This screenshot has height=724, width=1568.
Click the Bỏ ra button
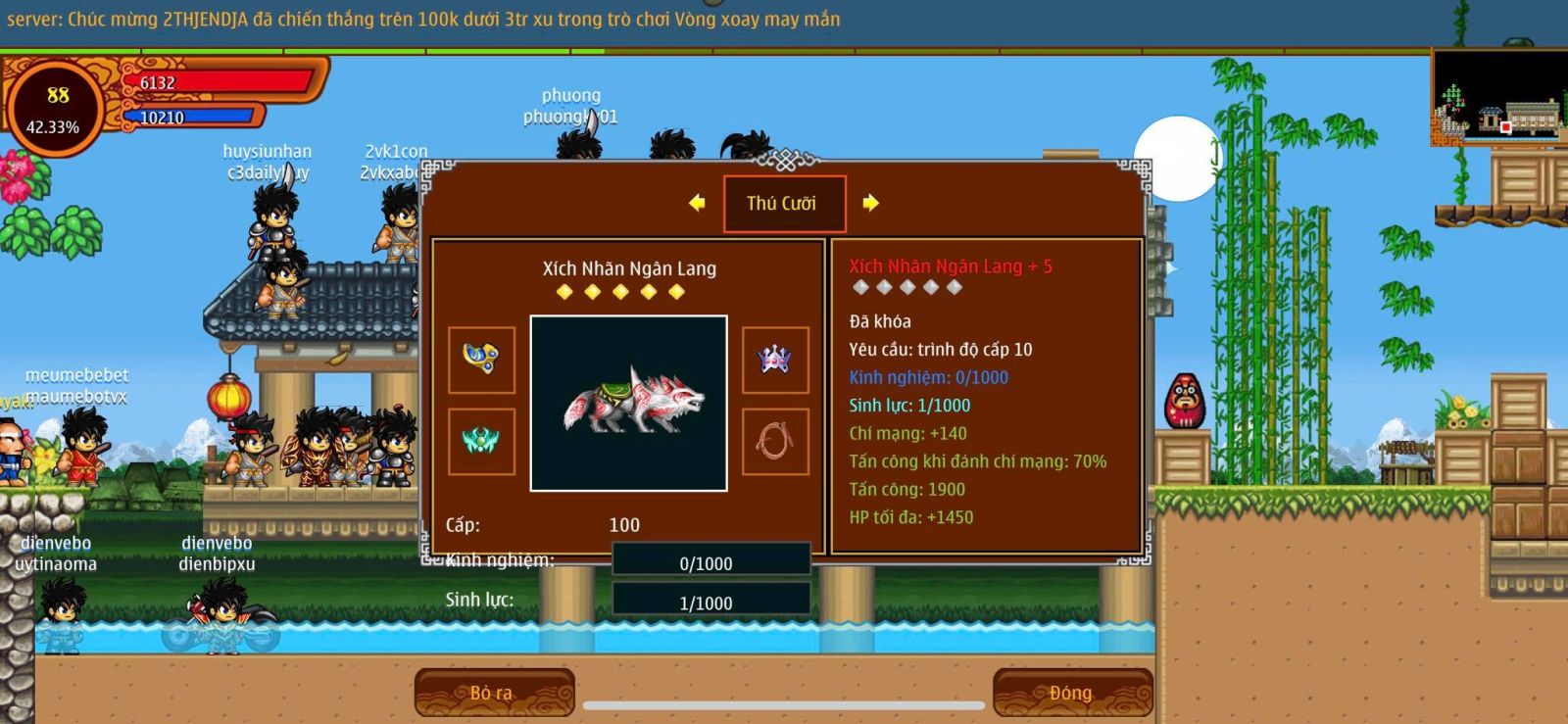[493, 693]
